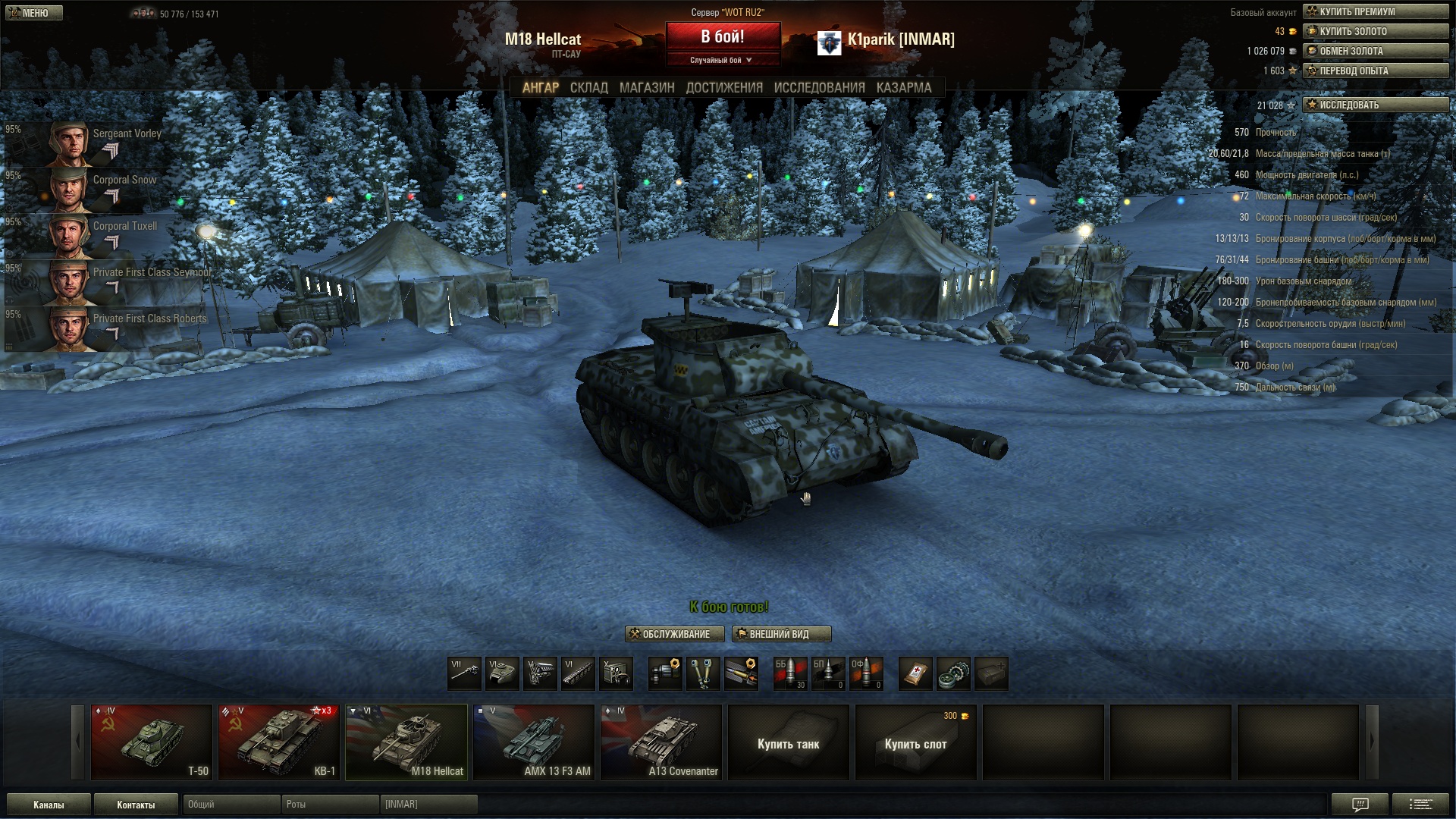Open 'ВНЕШНИЙ ВИД' appearance customization

click(x=781, y=634)
